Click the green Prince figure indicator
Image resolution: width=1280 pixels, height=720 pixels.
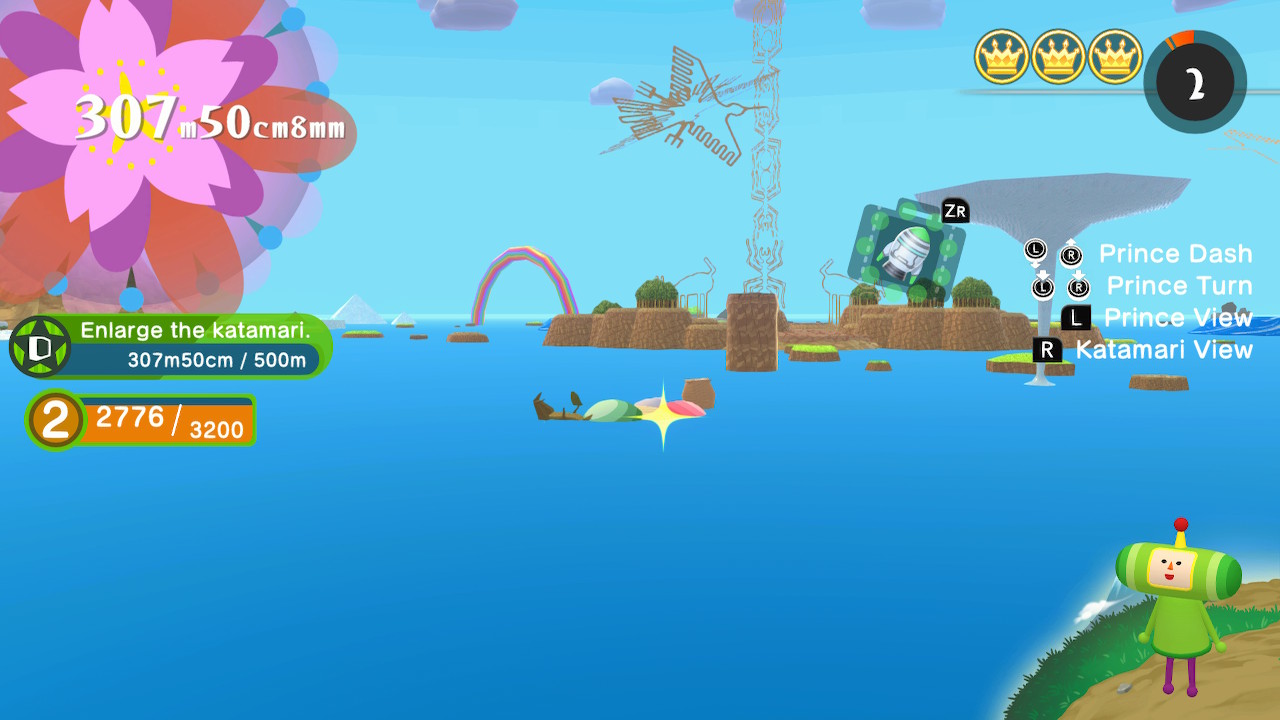[x=1176, y=607]
